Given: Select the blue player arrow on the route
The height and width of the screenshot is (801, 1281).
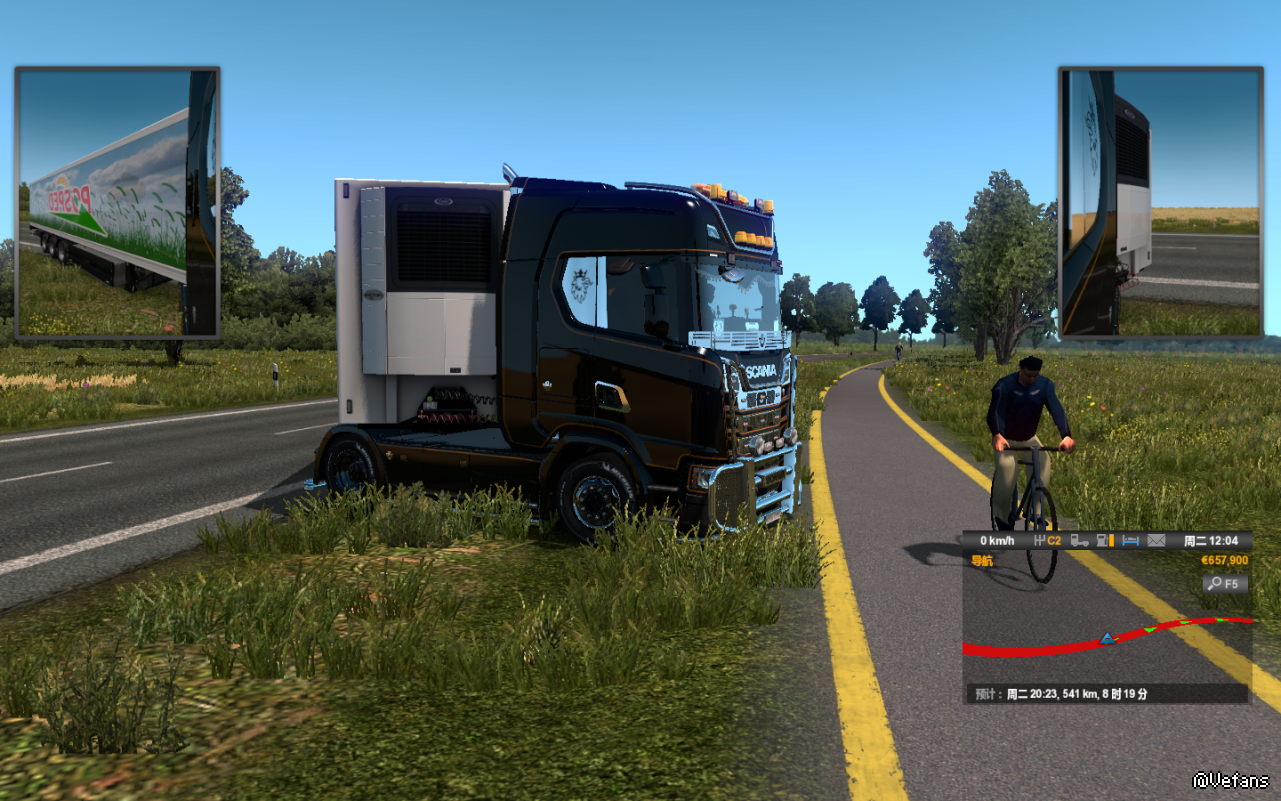Looking at the screenshot, I should click(1107, 637).
